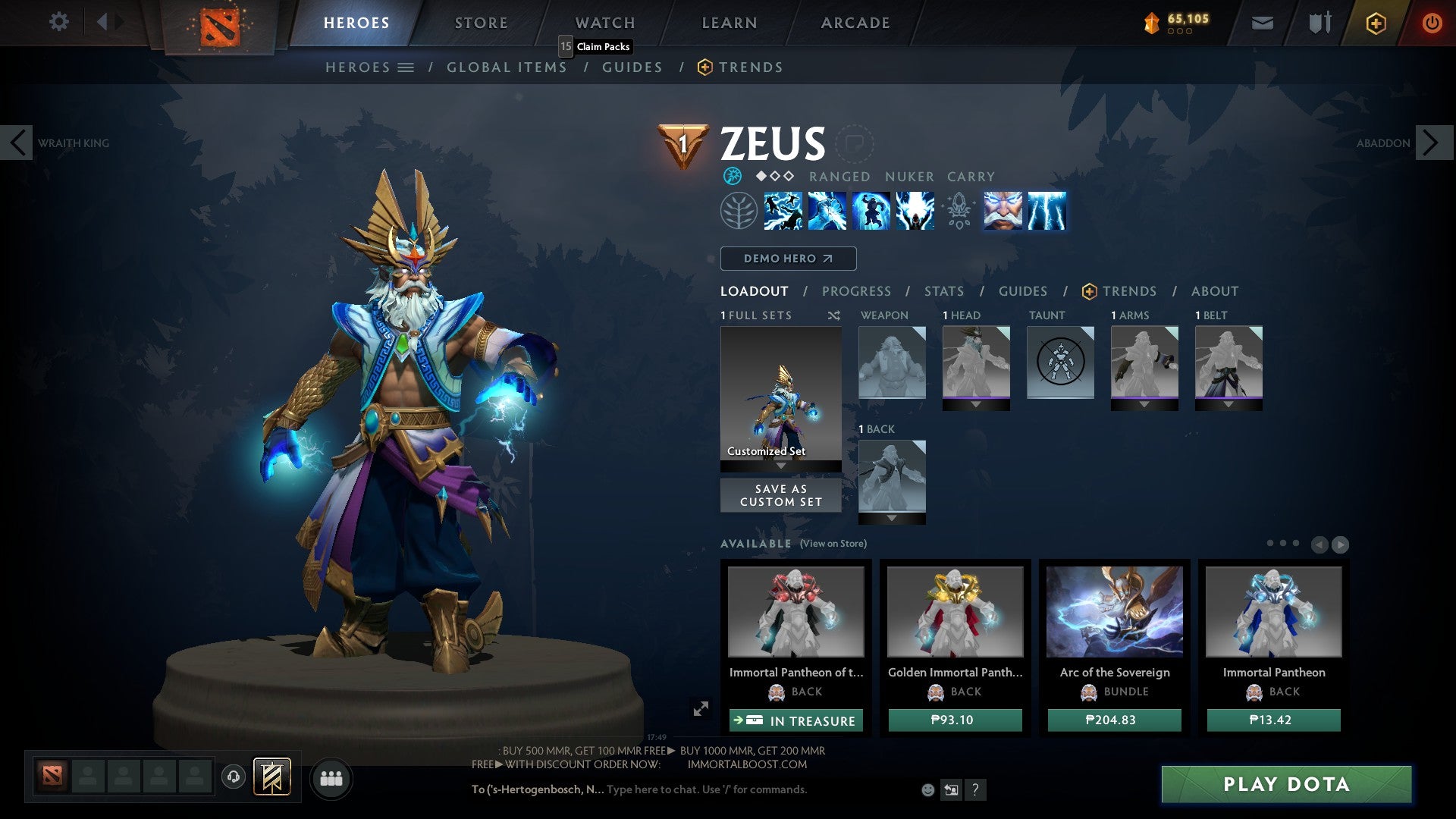Open the party finder people icon
Image resolution: width=1456 pixels, height=819 pixels.
331,778
